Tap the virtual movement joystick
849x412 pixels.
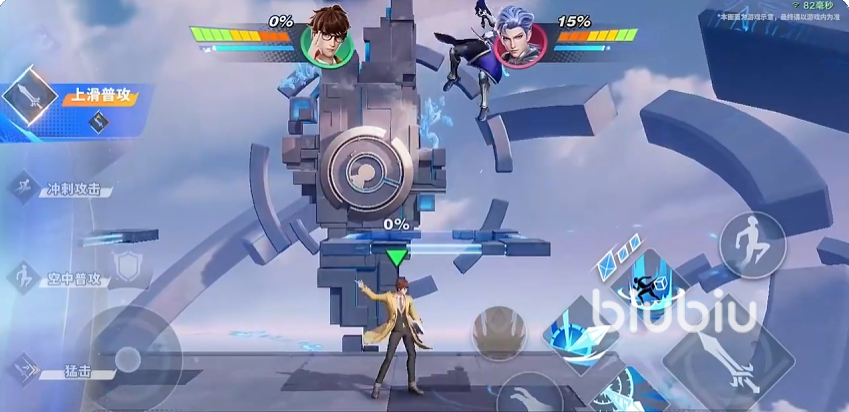point(127,359)
